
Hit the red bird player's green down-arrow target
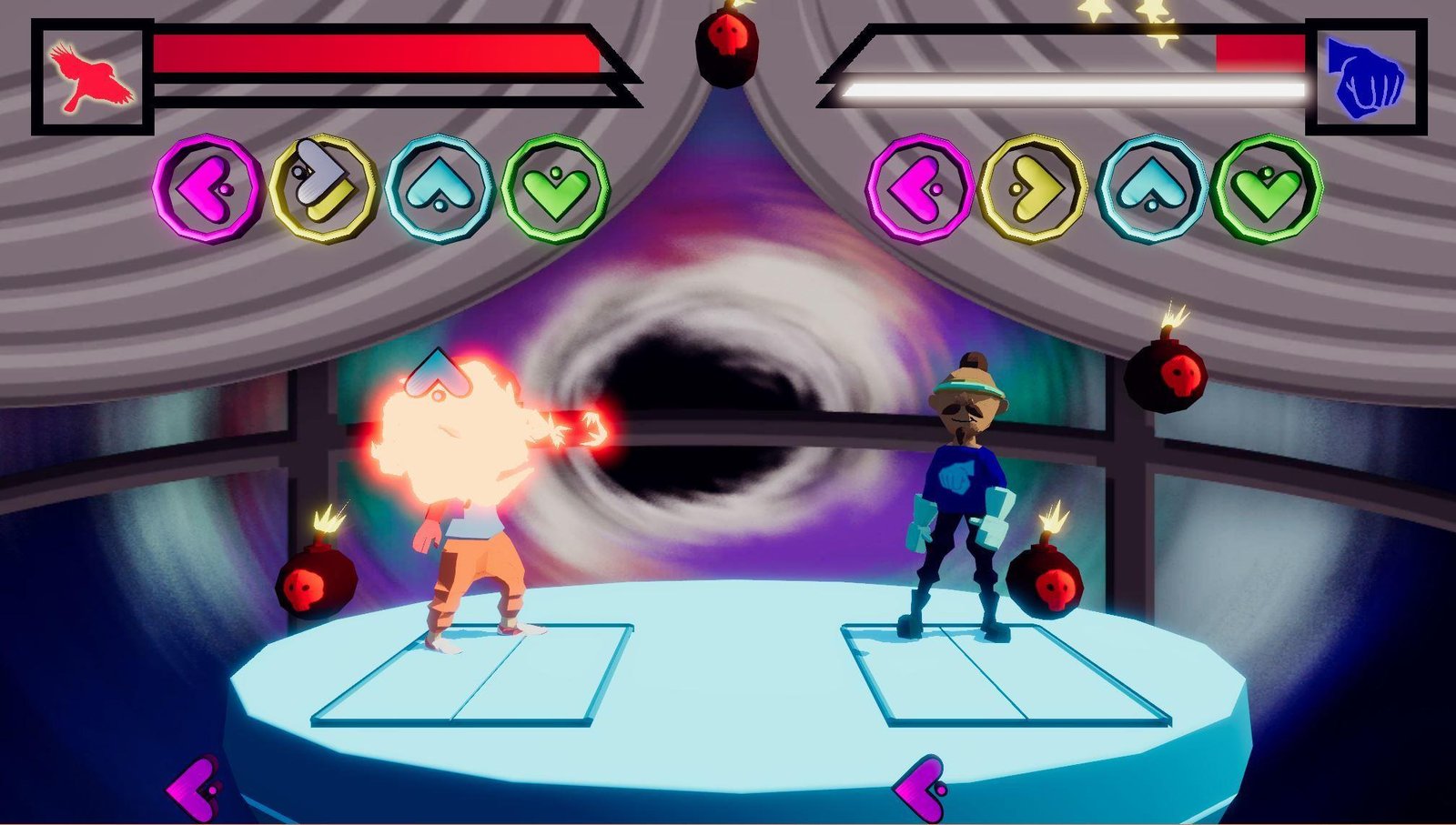[555, 188]
